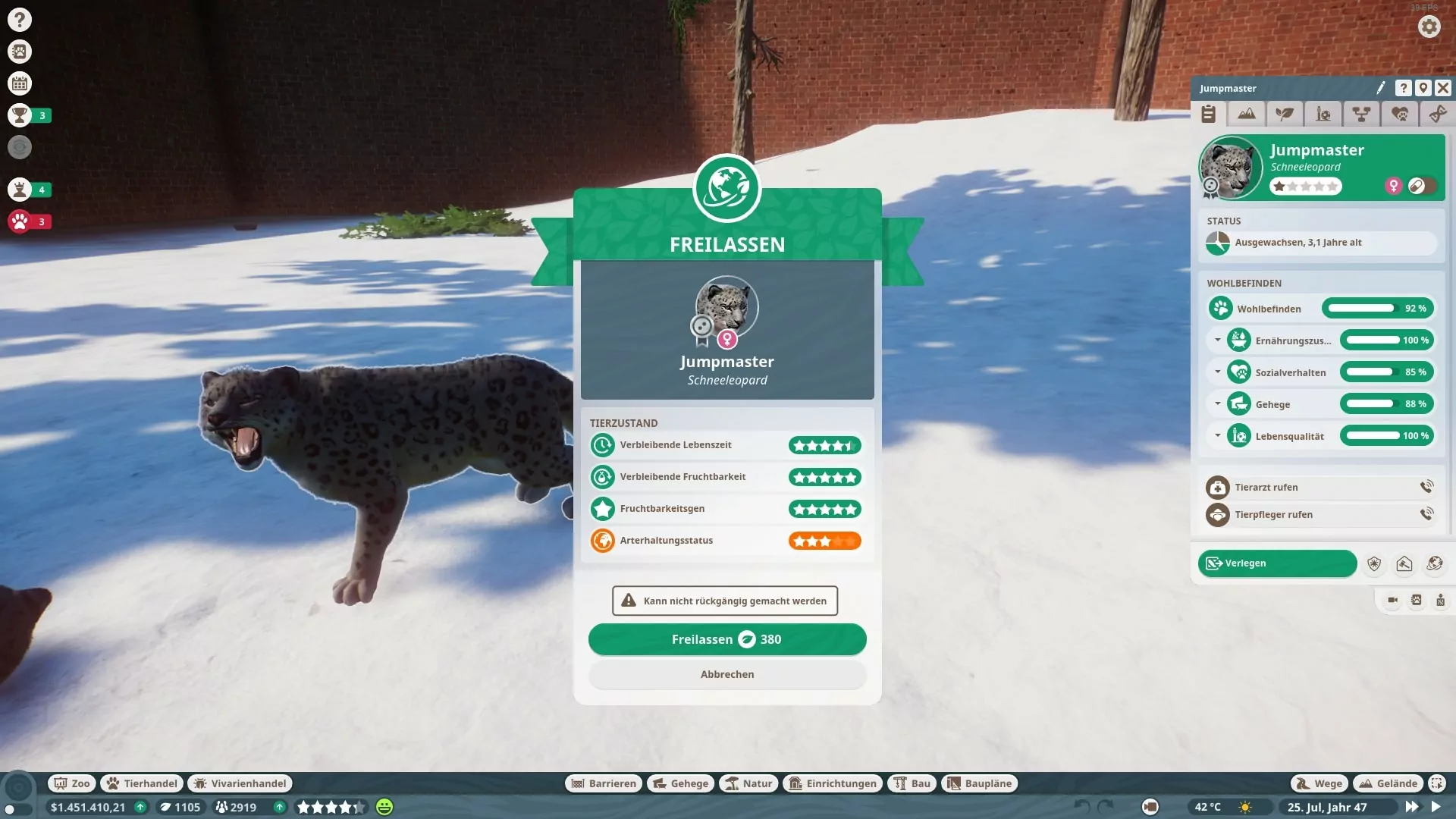Cancel release with Abbrechen button

click(726, 674)
